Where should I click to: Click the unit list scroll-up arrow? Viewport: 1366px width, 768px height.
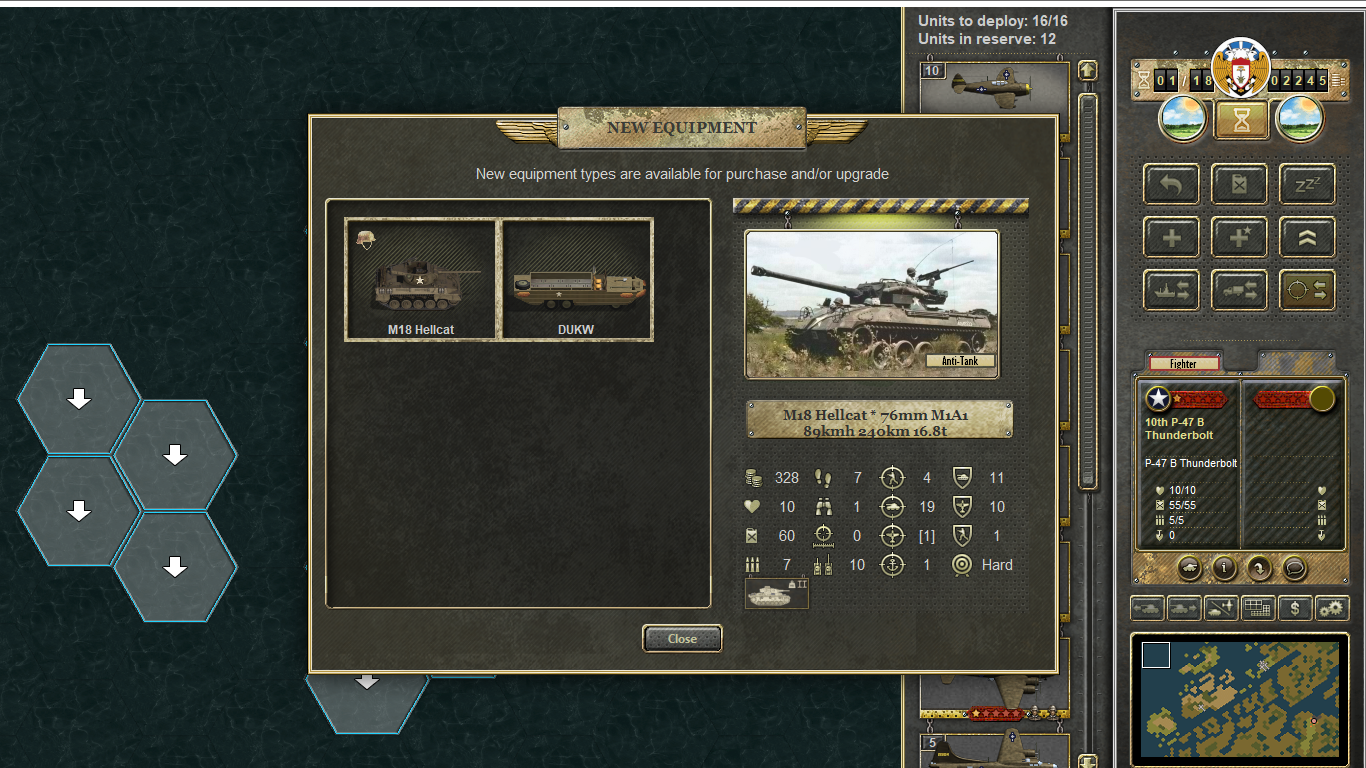[x=1088, y=71]
